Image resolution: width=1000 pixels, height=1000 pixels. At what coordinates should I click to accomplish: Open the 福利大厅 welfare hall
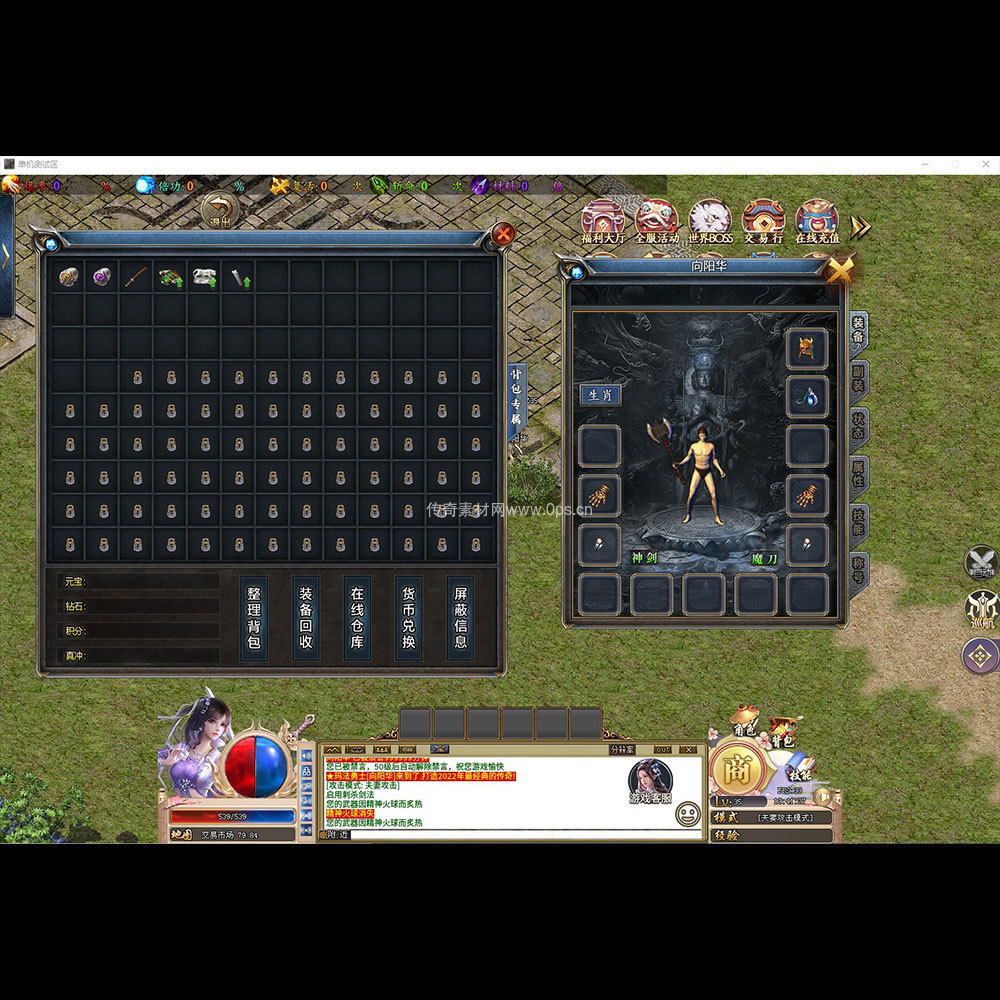click(603, 220)
